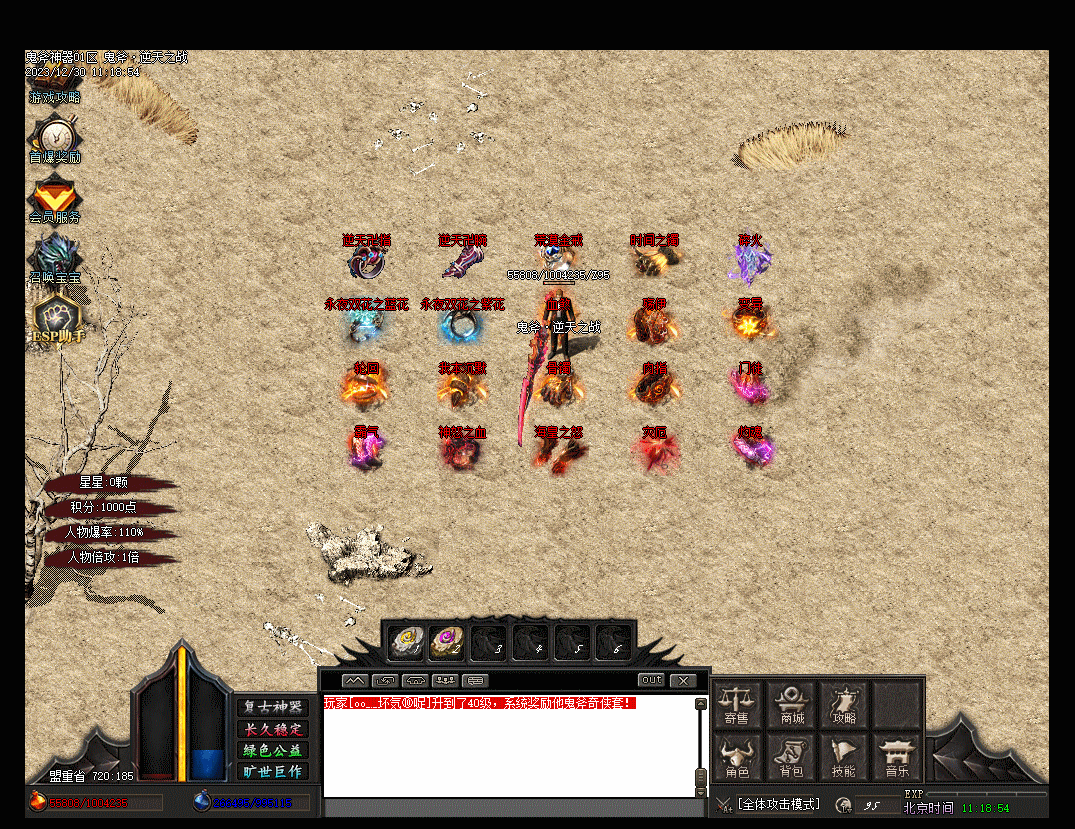Select the purple item in hotbar slot 2
The width and height of the screenshot is (1075, 829).
click(447, 640)
